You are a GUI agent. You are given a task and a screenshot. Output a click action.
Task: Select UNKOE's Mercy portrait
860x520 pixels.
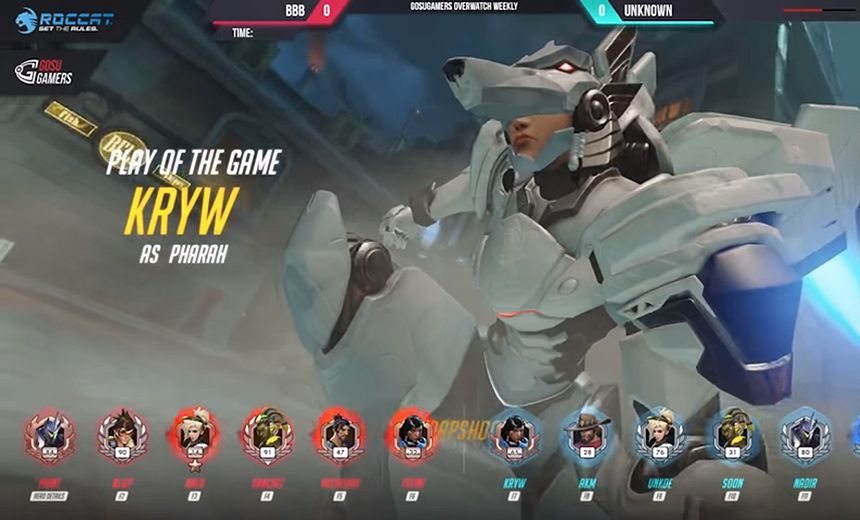click(660, 435)
